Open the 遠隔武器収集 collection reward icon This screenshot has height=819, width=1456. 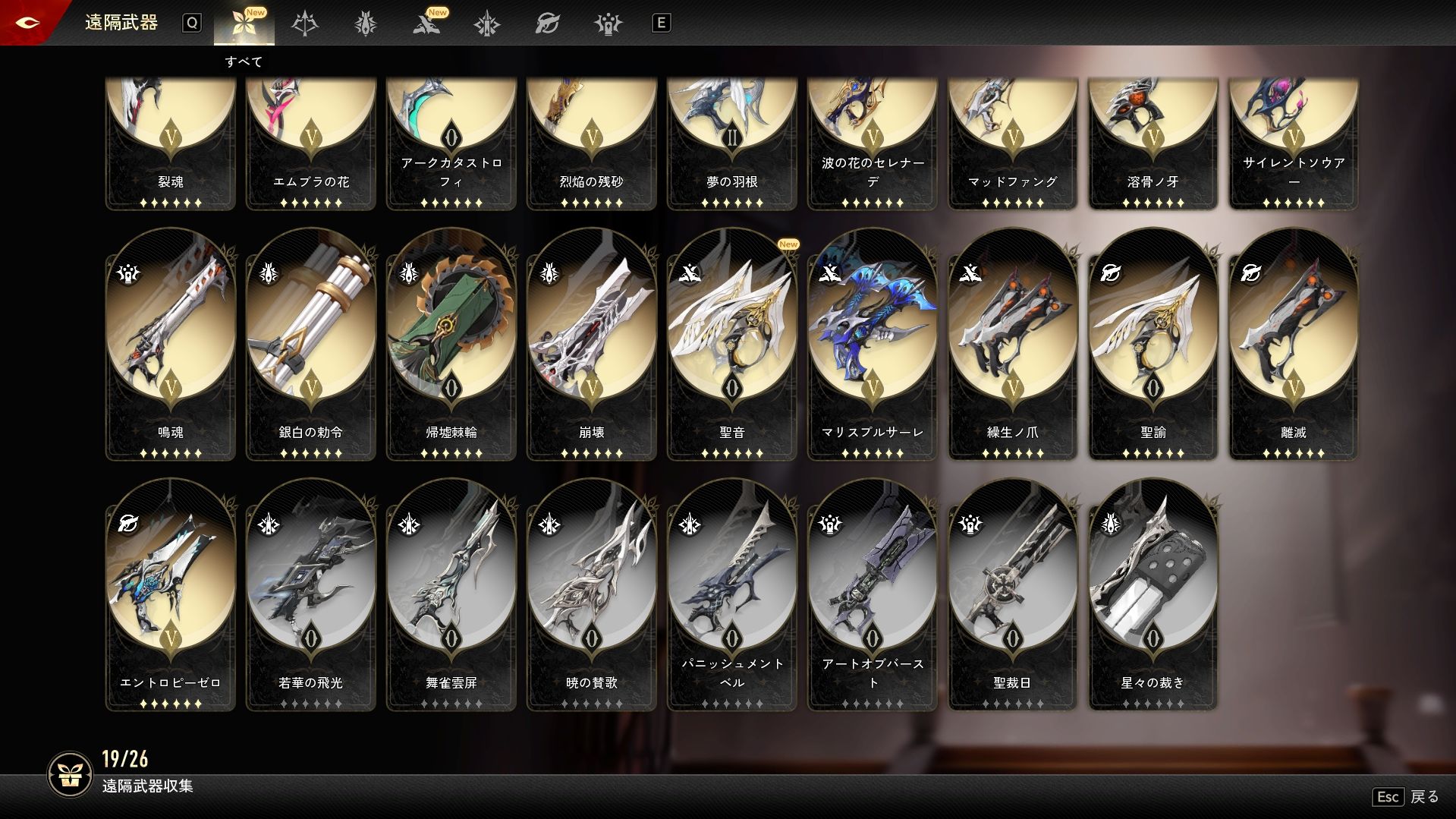click(71, 774)
